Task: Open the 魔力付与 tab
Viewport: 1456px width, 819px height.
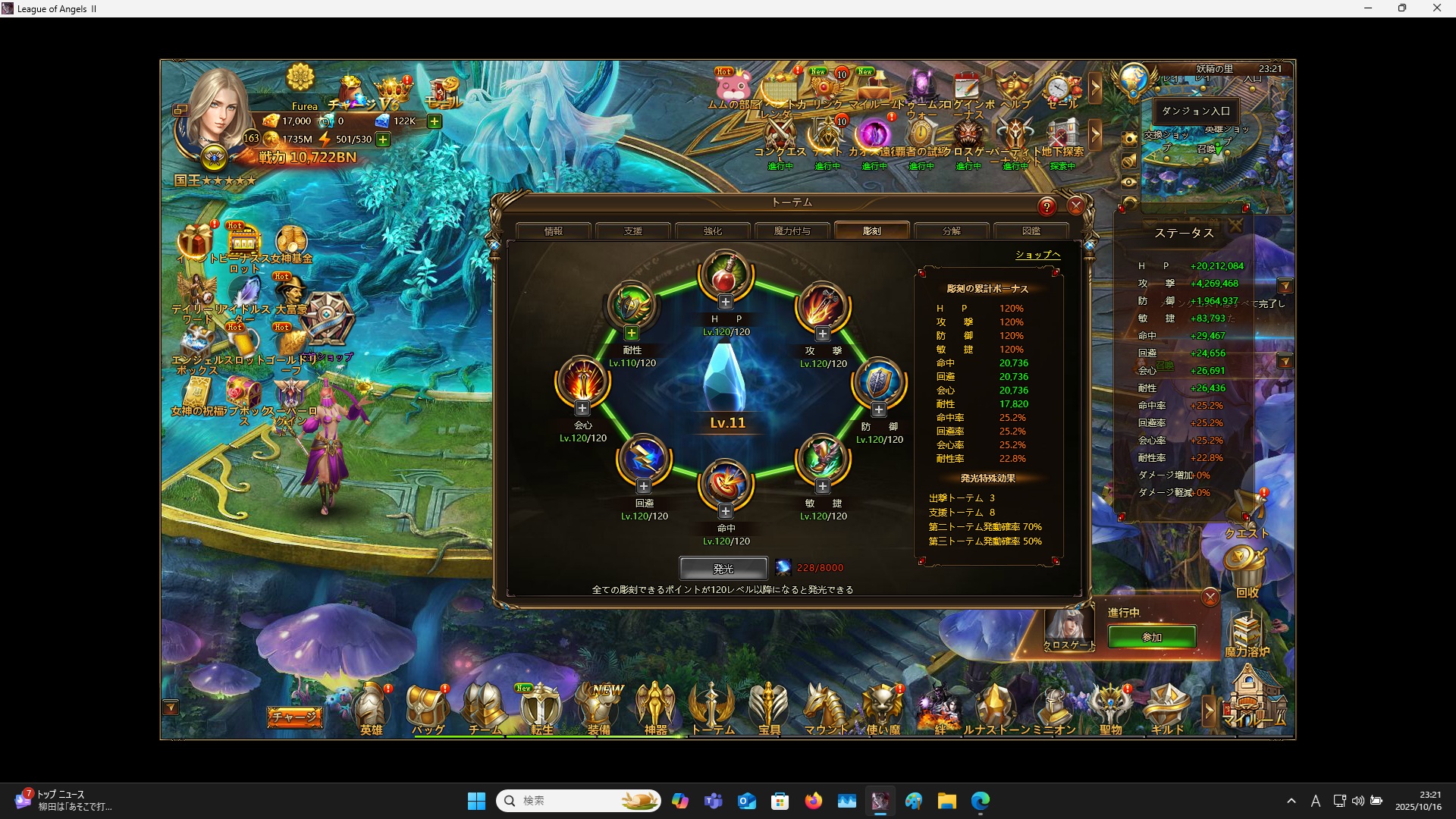Action: pos(792,231)
